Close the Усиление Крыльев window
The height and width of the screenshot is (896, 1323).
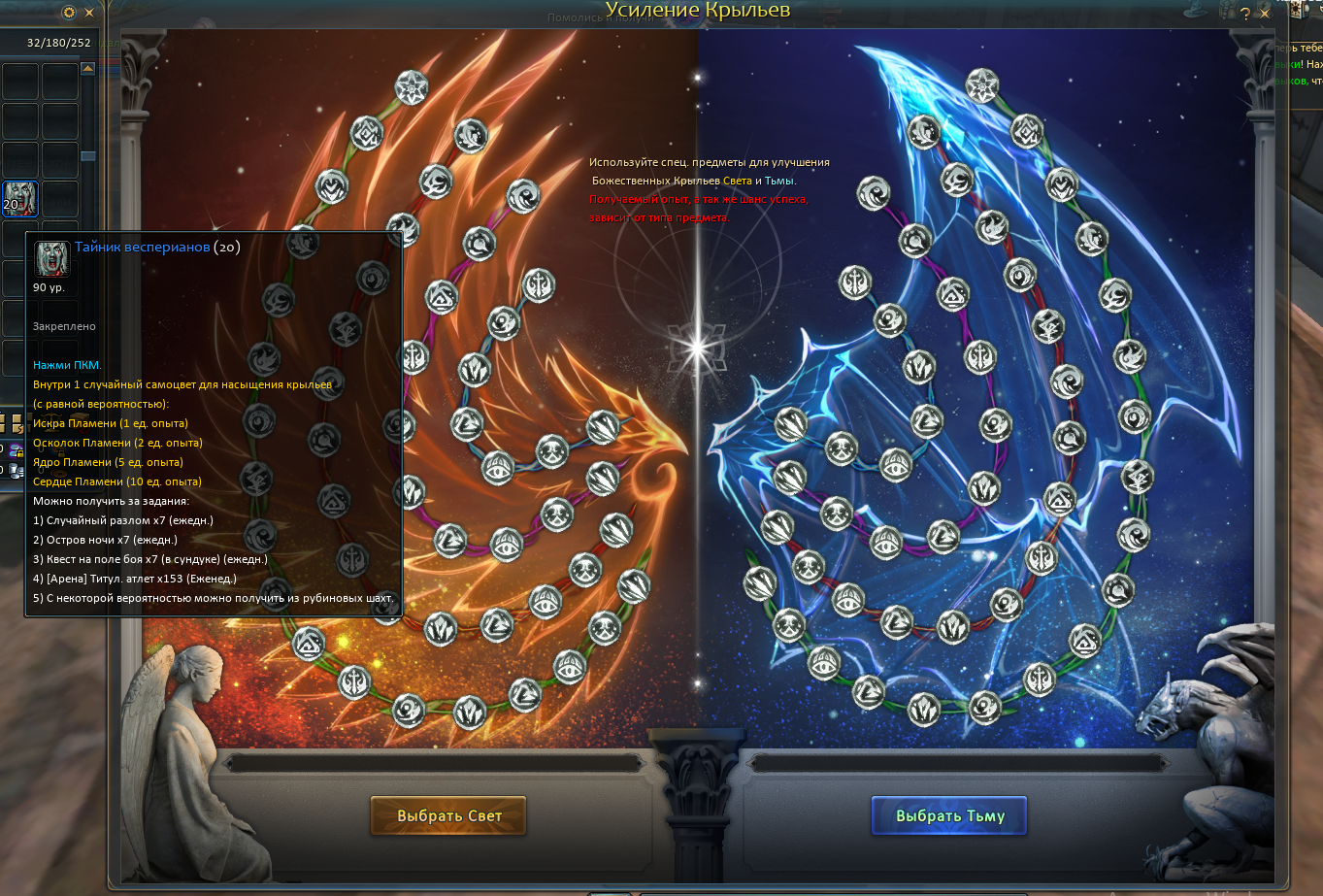(1265, 14)
